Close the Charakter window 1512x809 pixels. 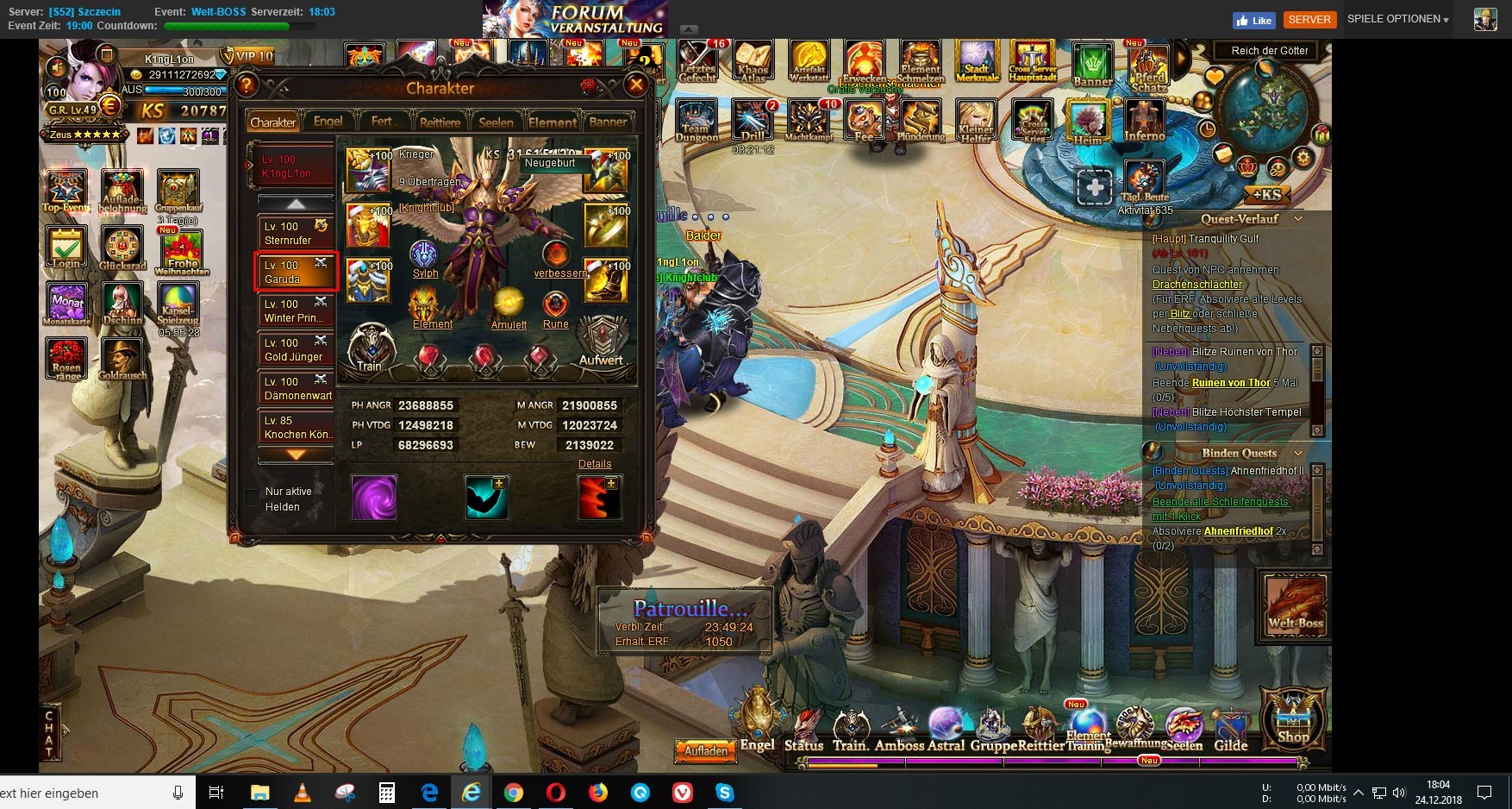pos(636,85)
